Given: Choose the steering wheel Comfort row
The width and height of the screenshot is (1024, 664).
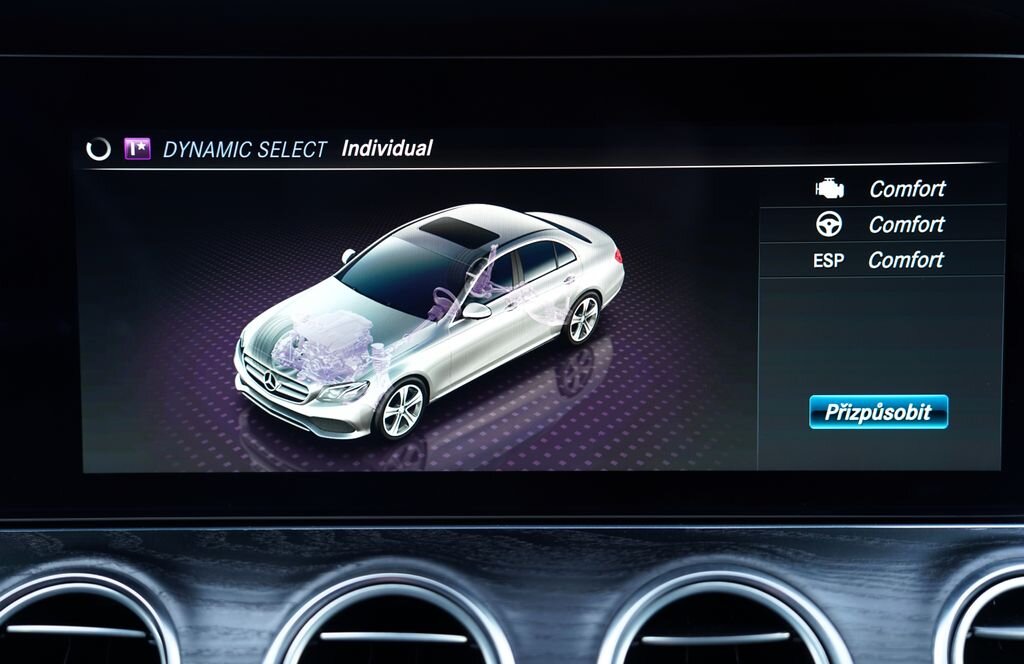Looking at the screenshot, I should pos(880,224).
